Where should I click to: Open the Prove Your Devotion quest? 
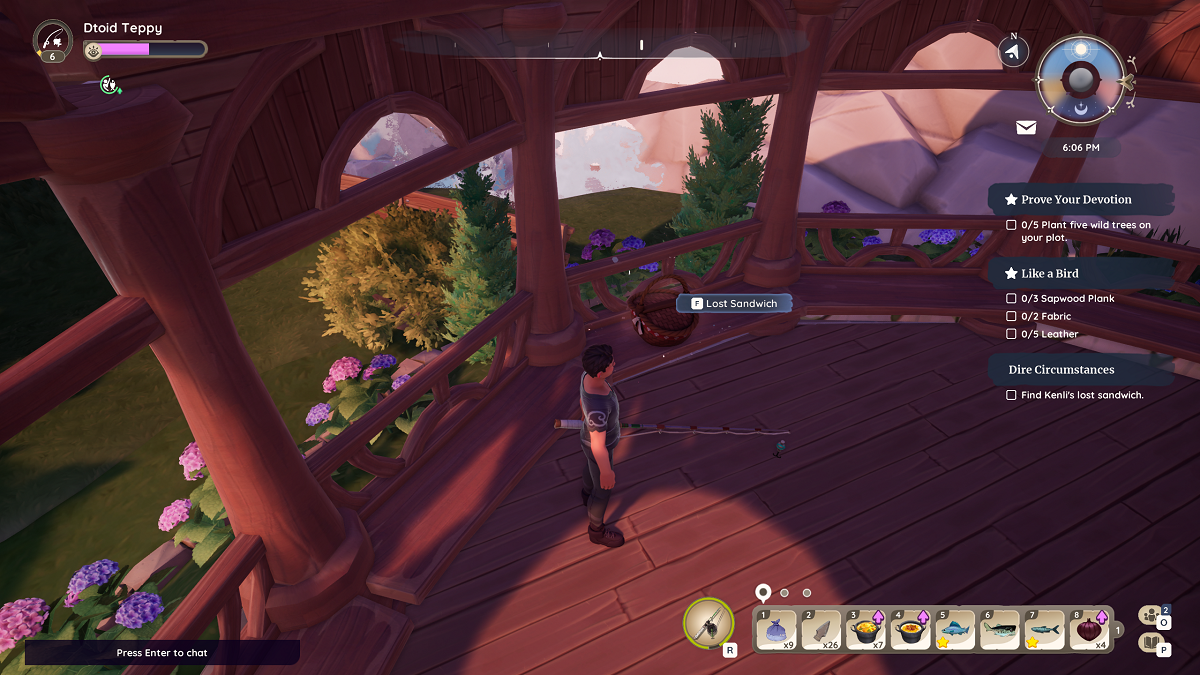tap(1076, 199)
